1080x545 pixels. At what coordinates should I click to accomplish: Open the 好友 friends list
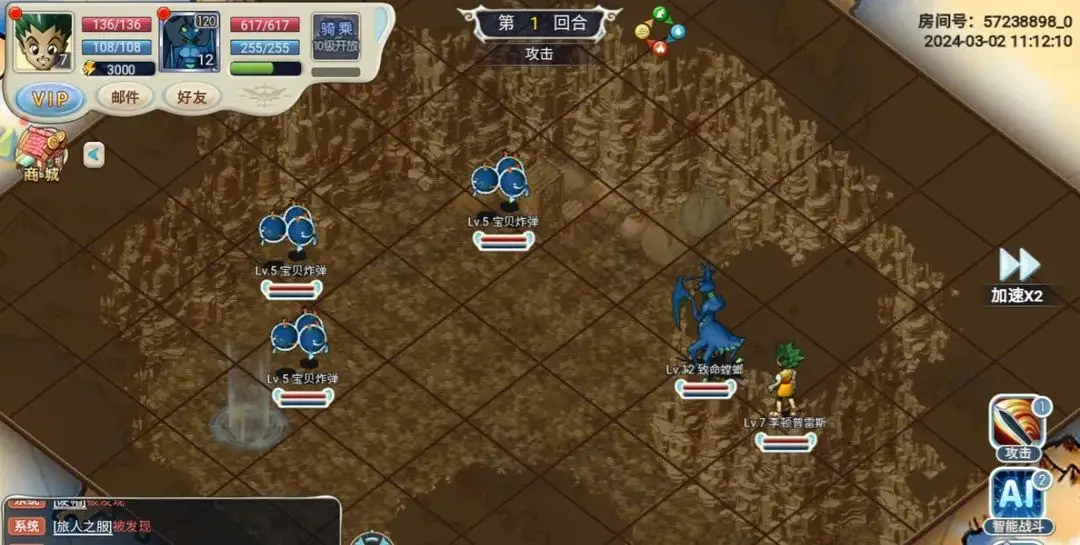pyautogui.click(x=191, y=97)
